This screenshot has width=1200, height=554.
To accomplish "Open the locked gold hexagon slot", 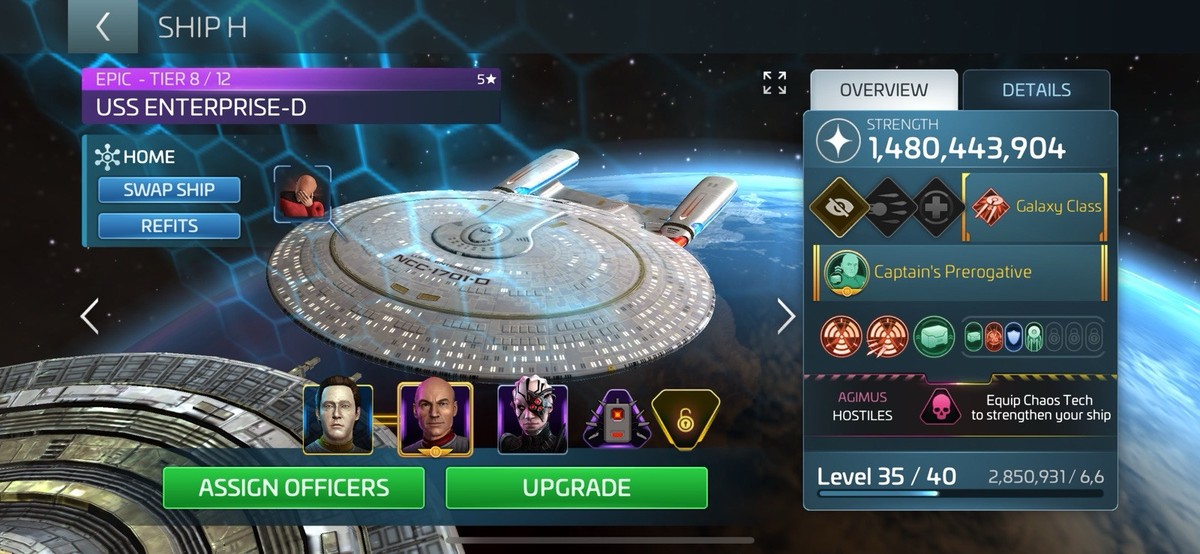I will point(685,418).
